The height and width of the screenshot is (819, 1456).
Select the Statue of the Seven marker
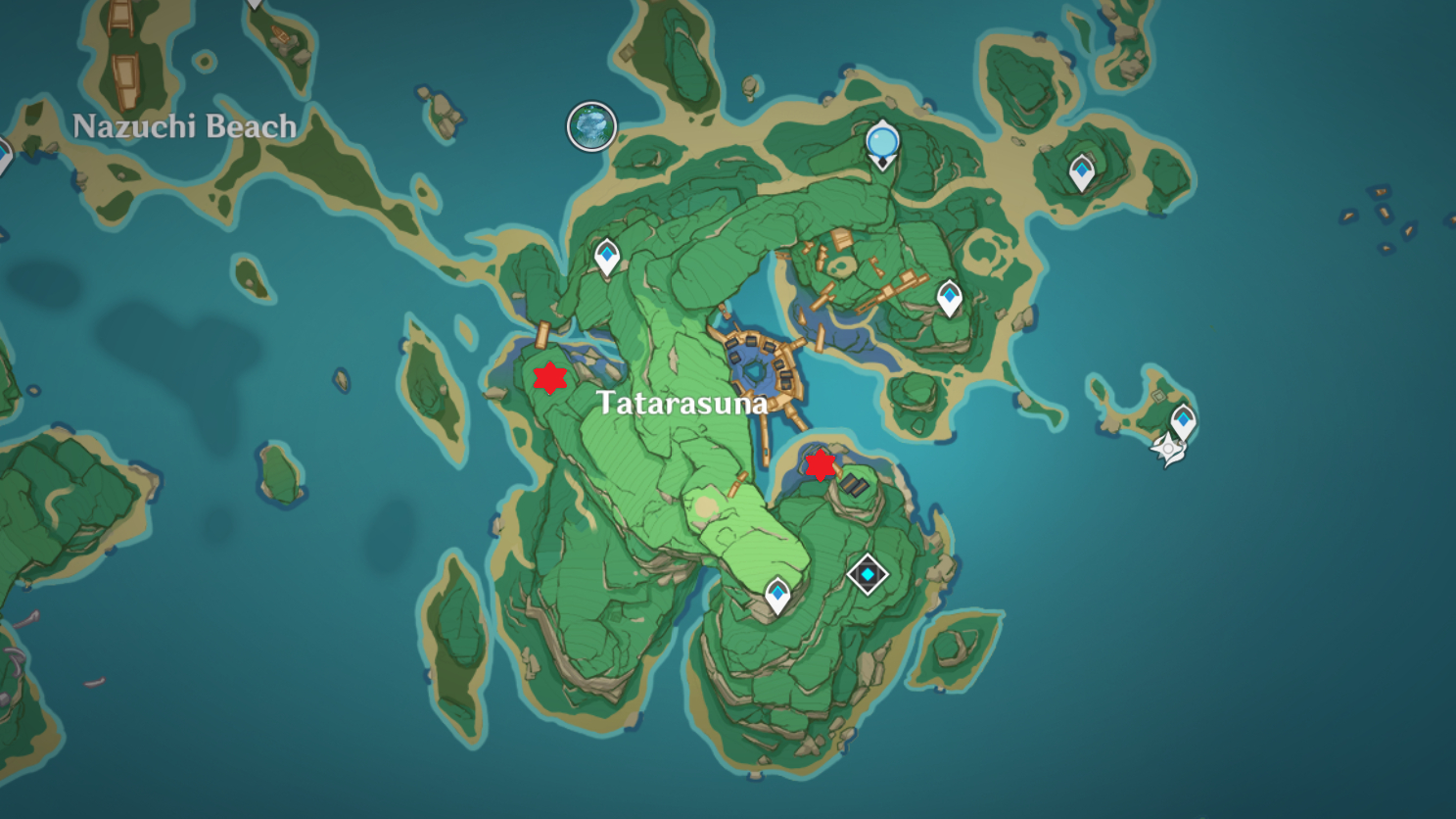(x=882, y=144)
